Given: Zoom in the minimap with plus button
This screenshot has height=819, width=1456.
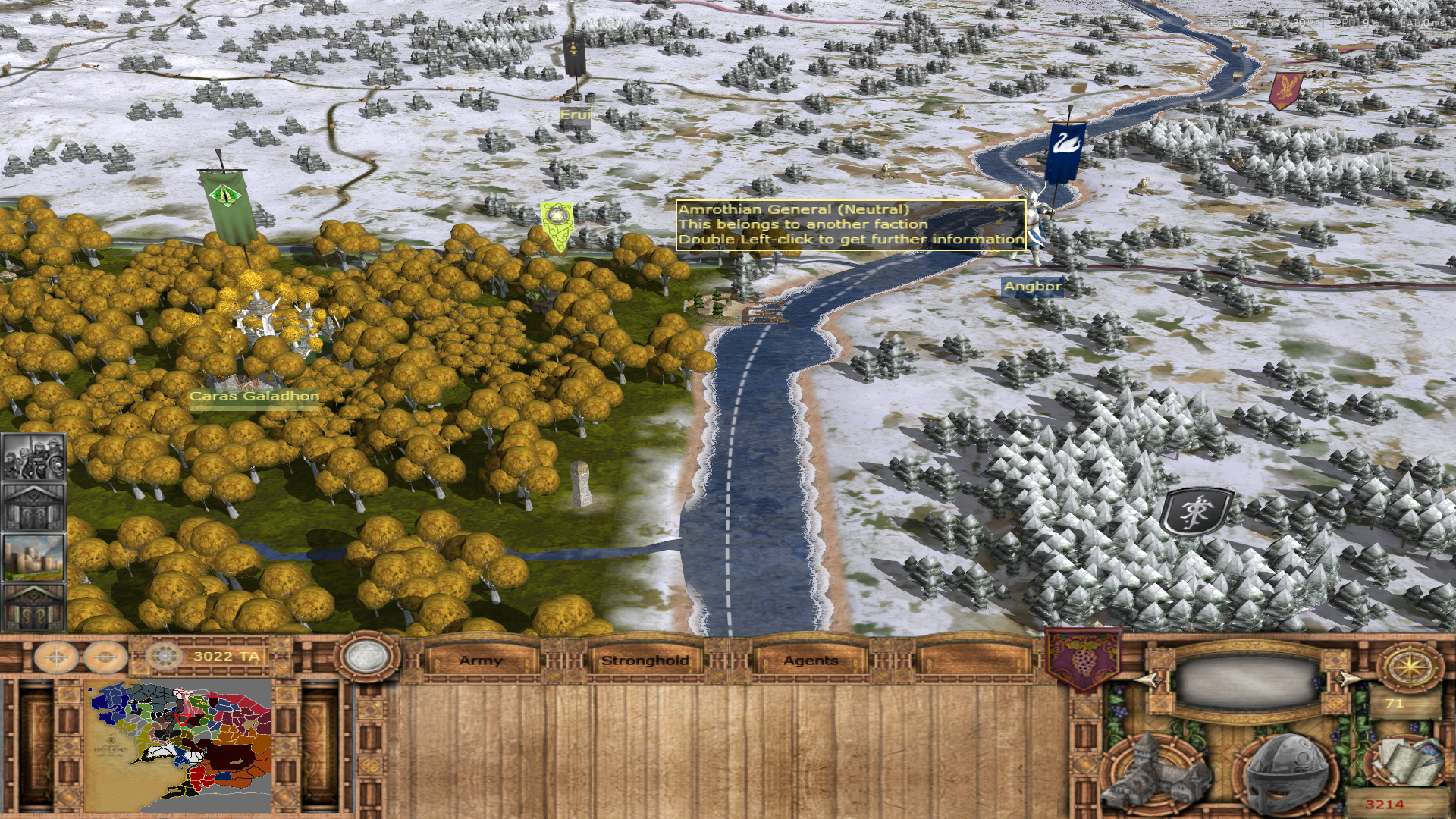Looking at the screenshot, I should point(57,657).
